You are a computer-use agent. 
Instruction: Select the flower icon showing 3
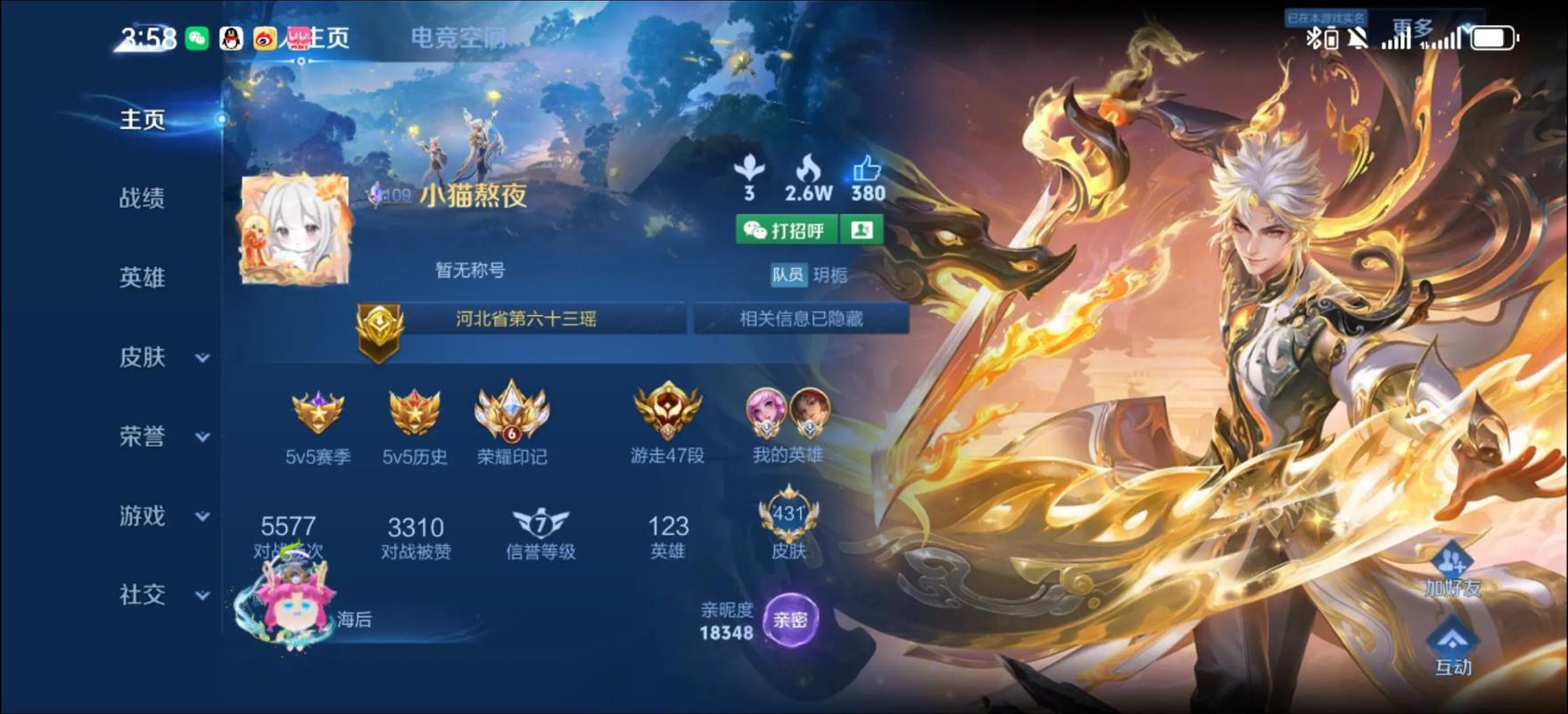coord(749,170)
